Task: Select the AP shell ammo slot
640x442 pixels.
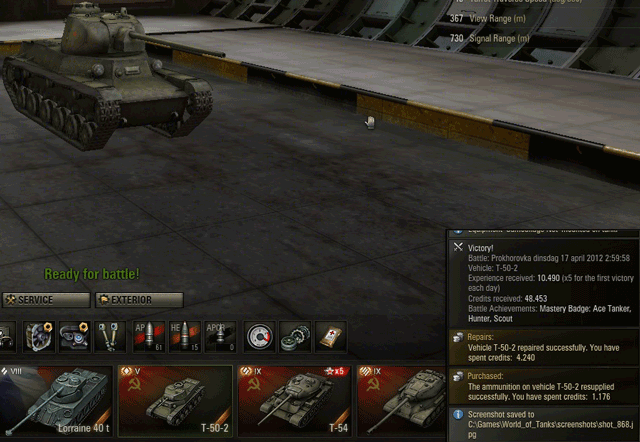Action: coord(149,337)
